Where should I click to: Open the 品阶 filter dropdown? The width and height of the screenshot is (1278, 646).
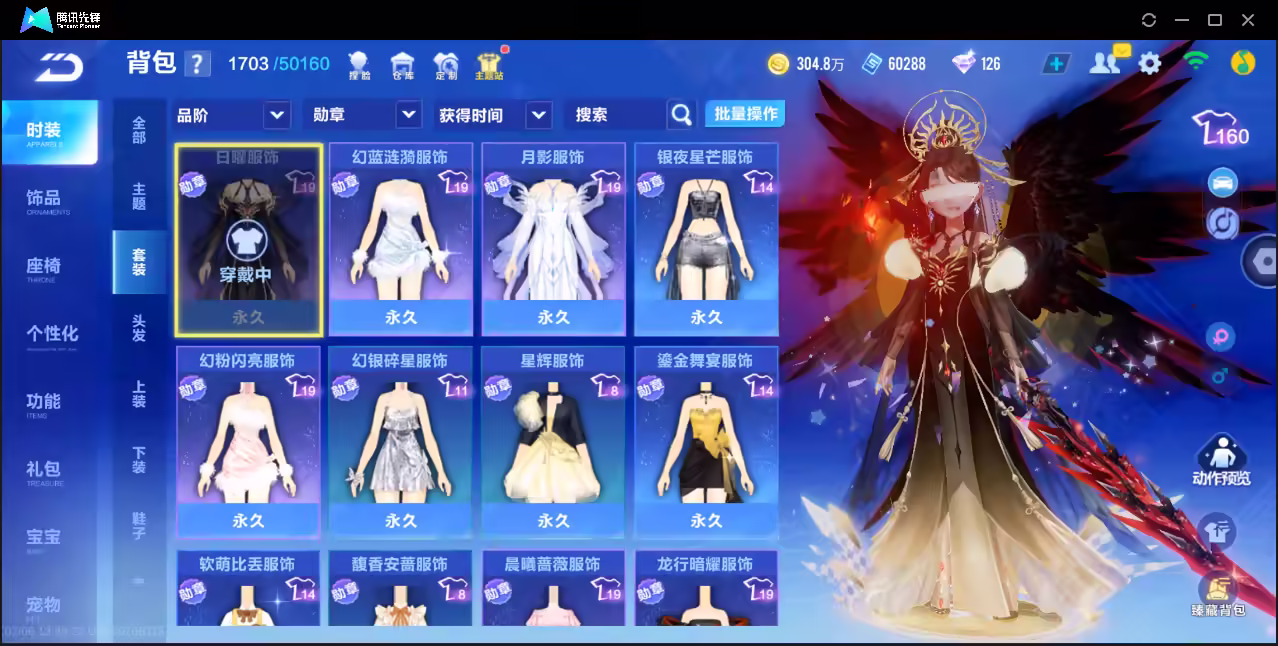click(277, 115)
